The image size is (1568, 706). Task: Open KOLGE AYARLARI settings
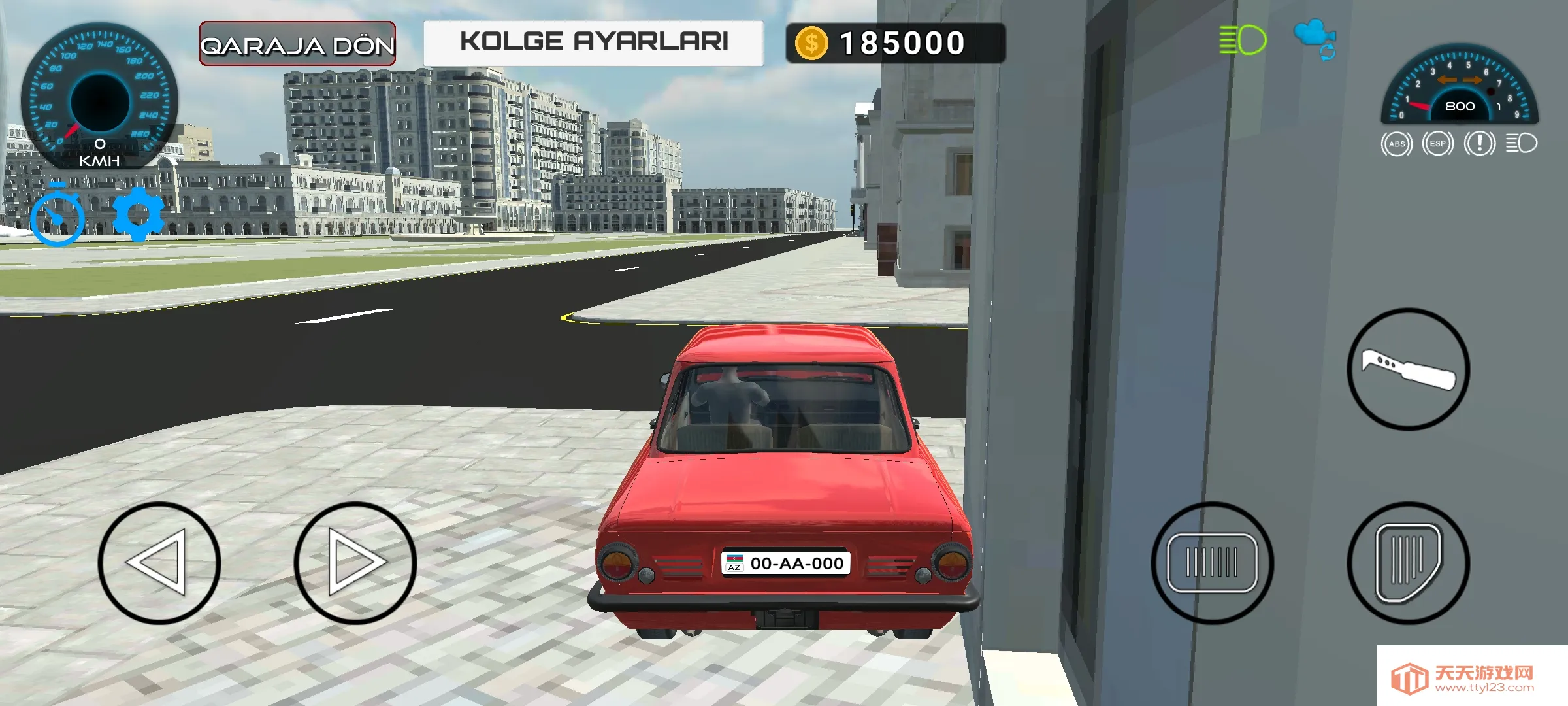pos(595,41)
